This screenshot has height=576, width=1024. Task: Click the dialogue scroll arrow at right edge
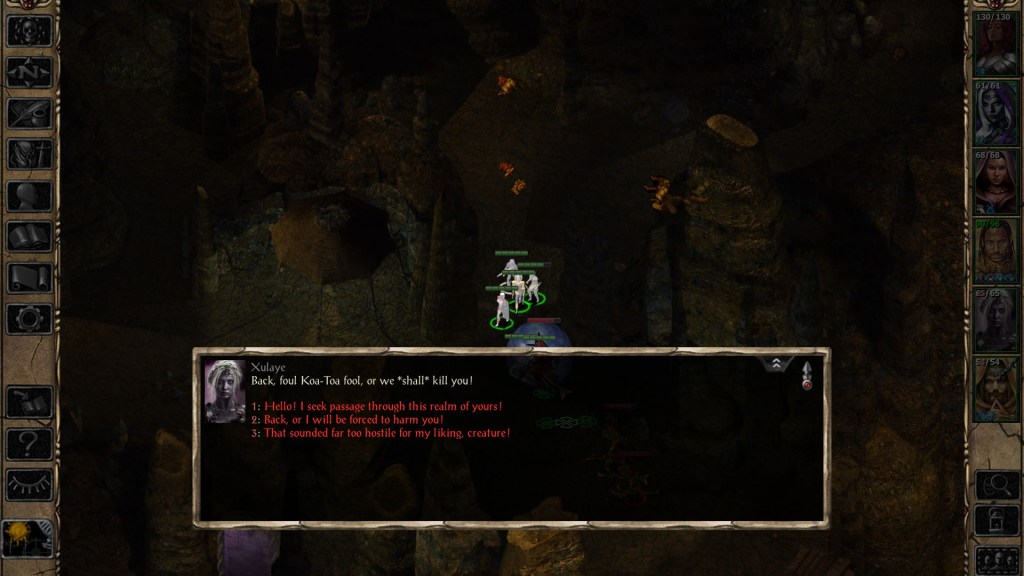[806, 375]
